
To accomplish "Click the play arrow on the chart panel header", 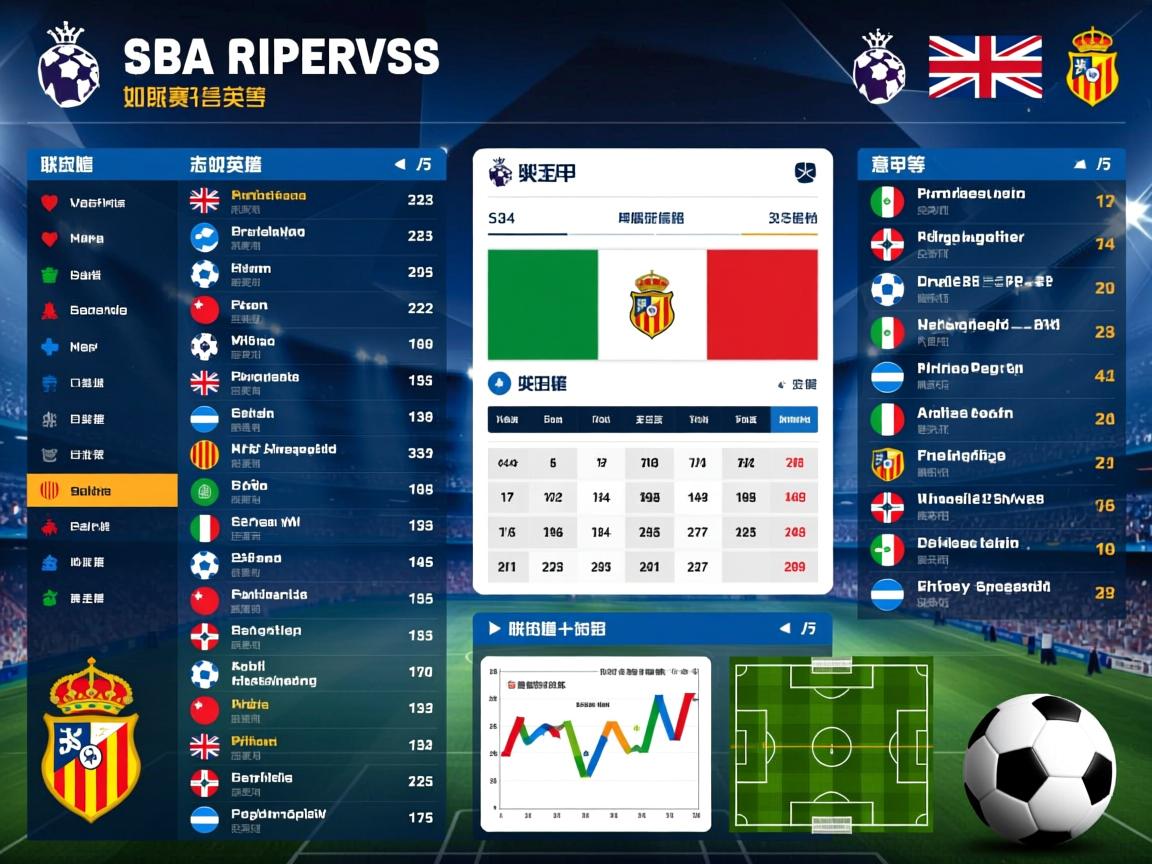I will (494, 629).
